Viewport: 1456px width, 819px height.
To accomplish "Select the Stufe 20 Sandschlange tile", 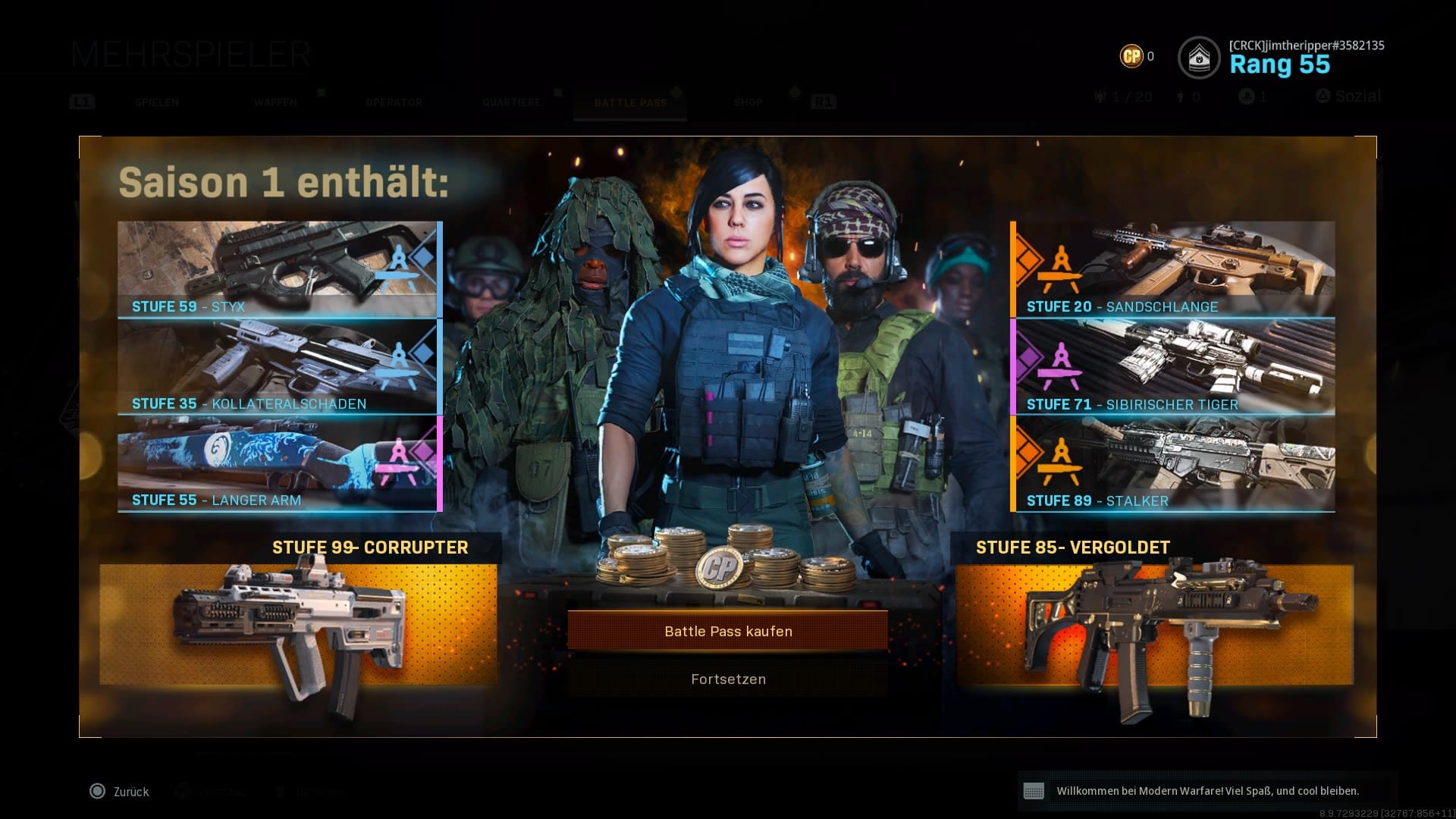I will pyautogui.click(x=1173, y=269).
